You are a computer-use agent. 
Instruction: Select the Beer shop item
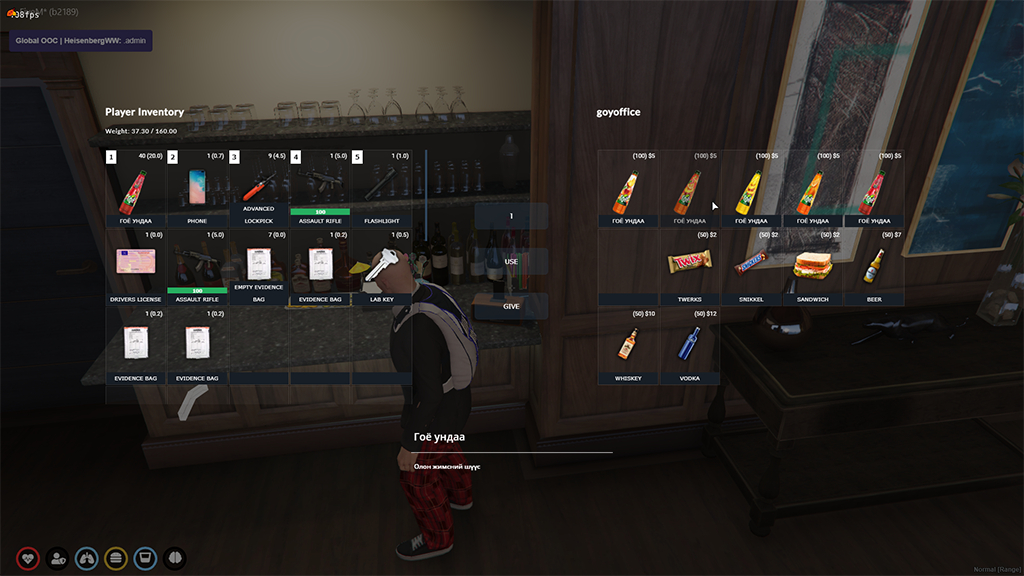click(x=874, y=266)
